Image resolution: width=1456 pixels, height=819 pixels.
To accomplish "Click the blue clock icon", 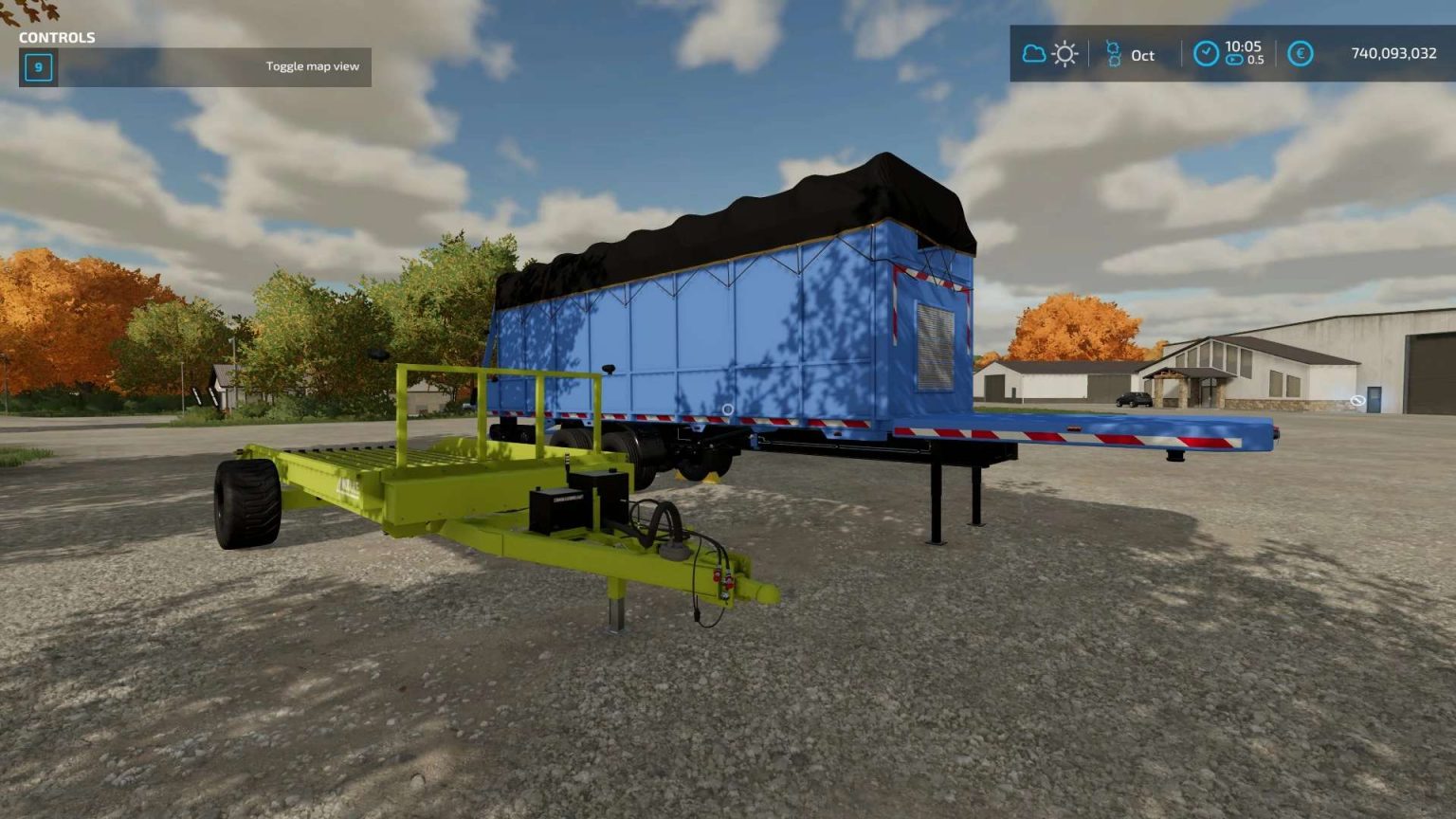I will [1206, 54].
